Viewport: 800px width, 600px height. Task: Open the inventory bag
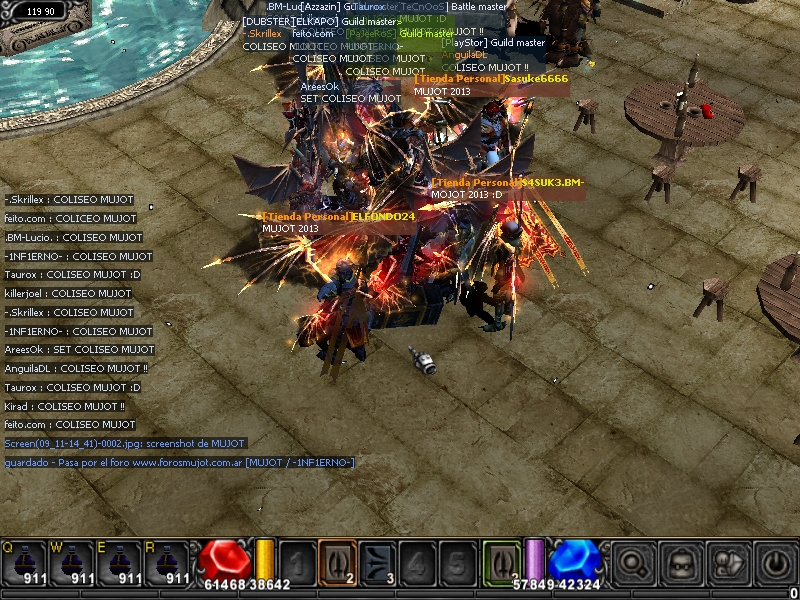point(681,564)
